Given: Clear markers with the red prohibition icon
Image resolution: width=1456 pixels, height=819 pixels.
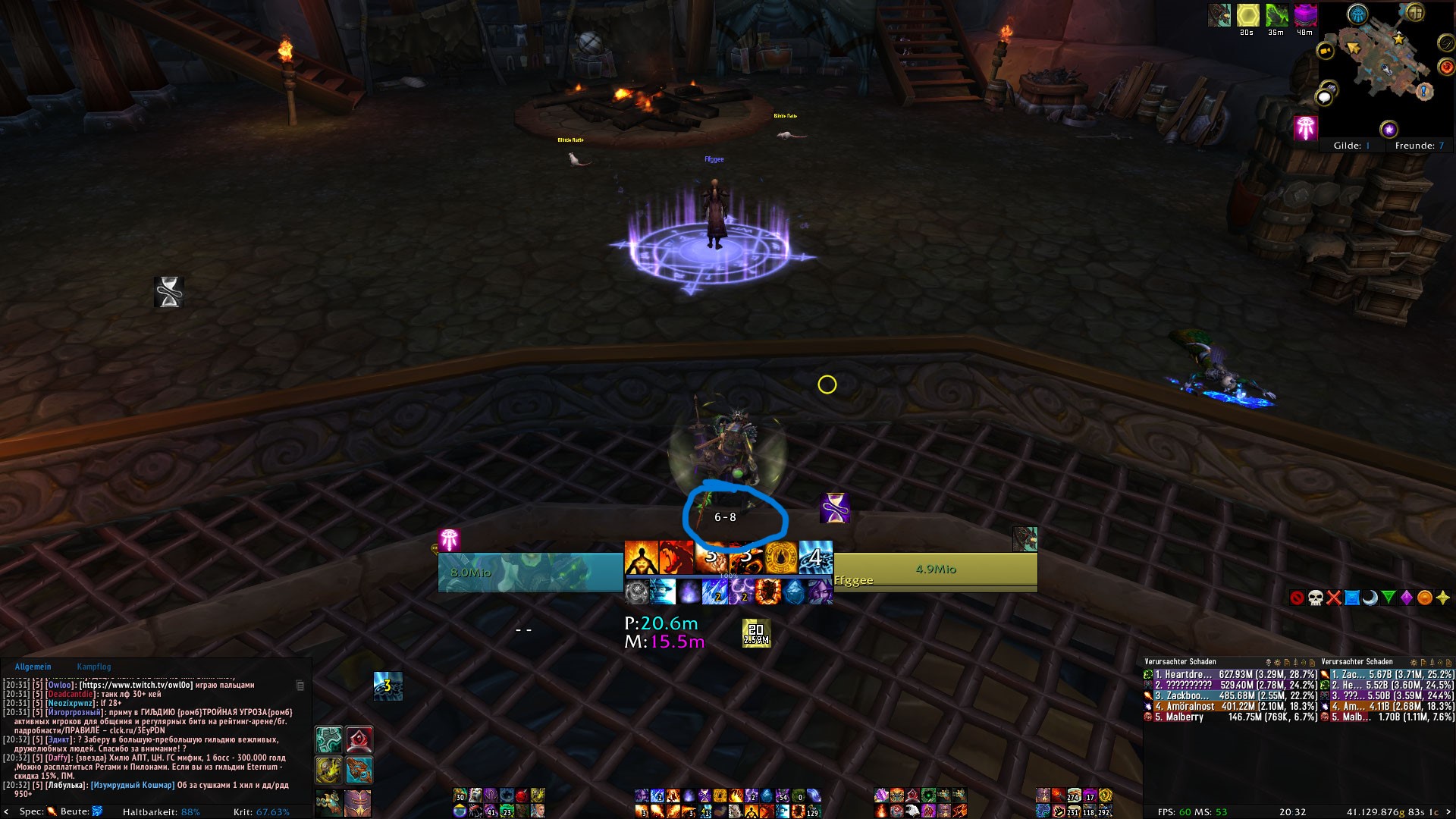Looking at the screenshot, I should click(1297, 598).
